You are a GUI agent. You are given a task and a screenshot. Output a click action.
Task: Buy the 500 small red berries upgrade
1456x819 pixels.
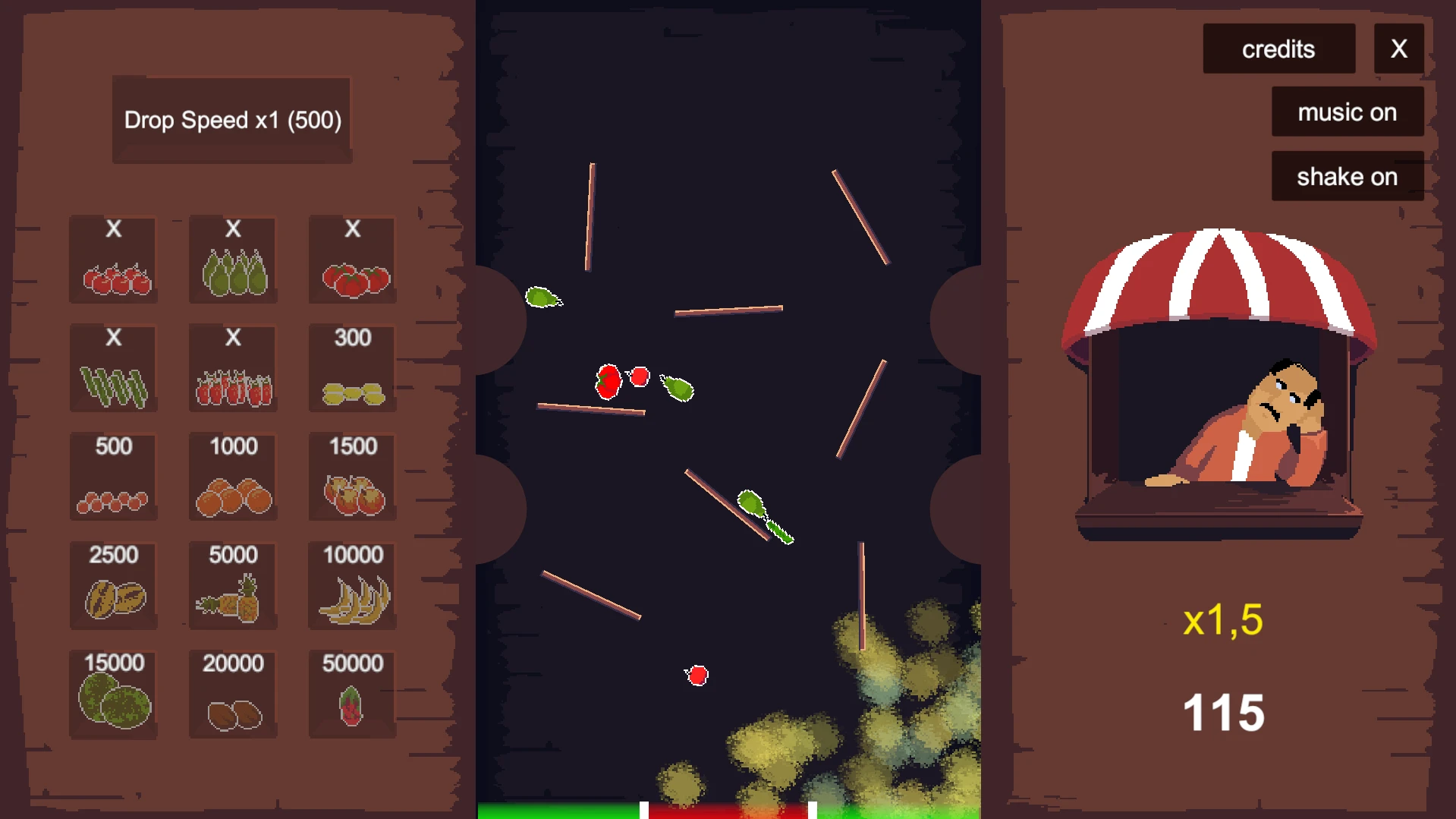pos(114,477)
